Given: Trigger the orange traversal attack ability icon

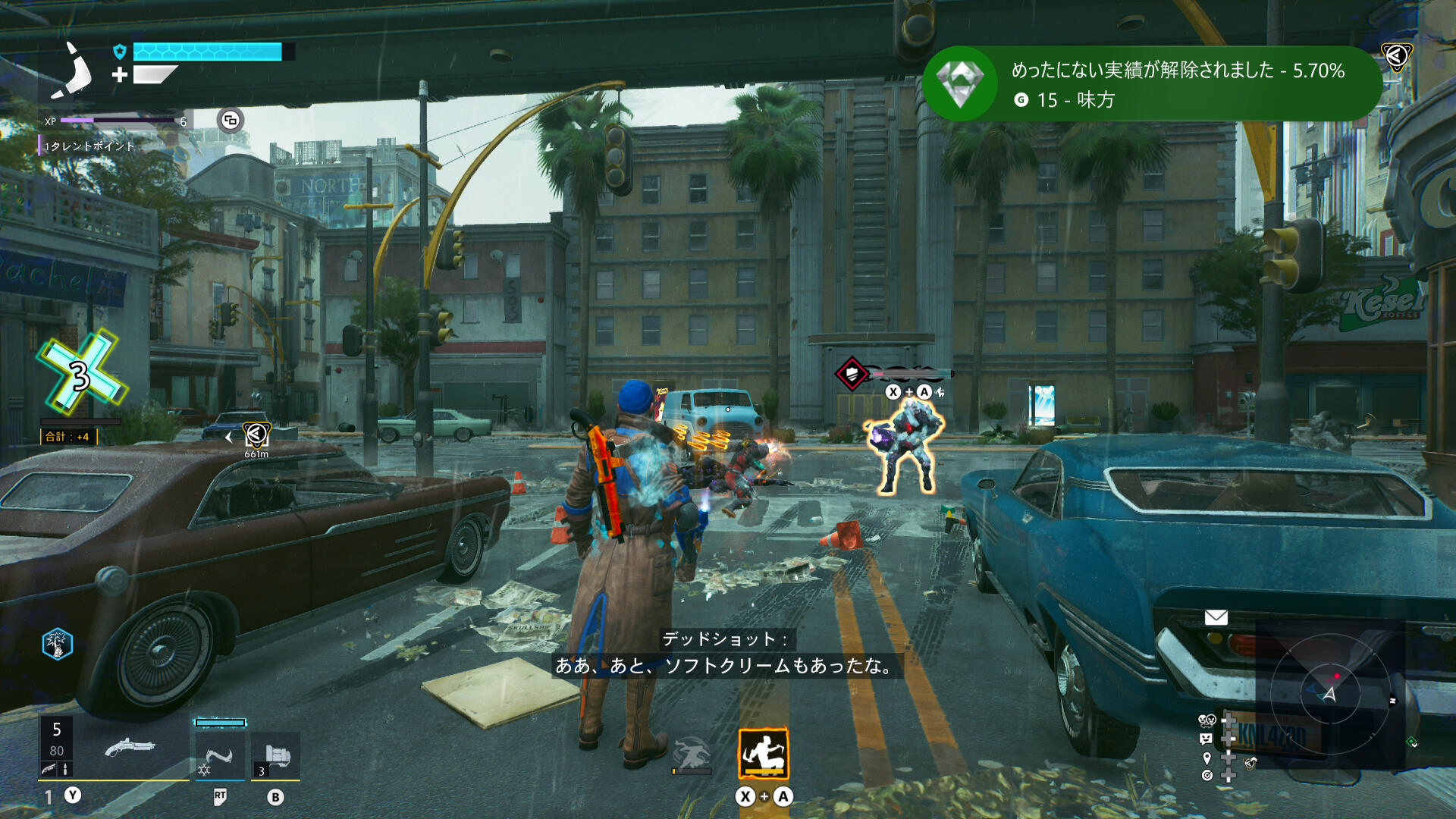Looking at the screenshot, I should 764,753.
